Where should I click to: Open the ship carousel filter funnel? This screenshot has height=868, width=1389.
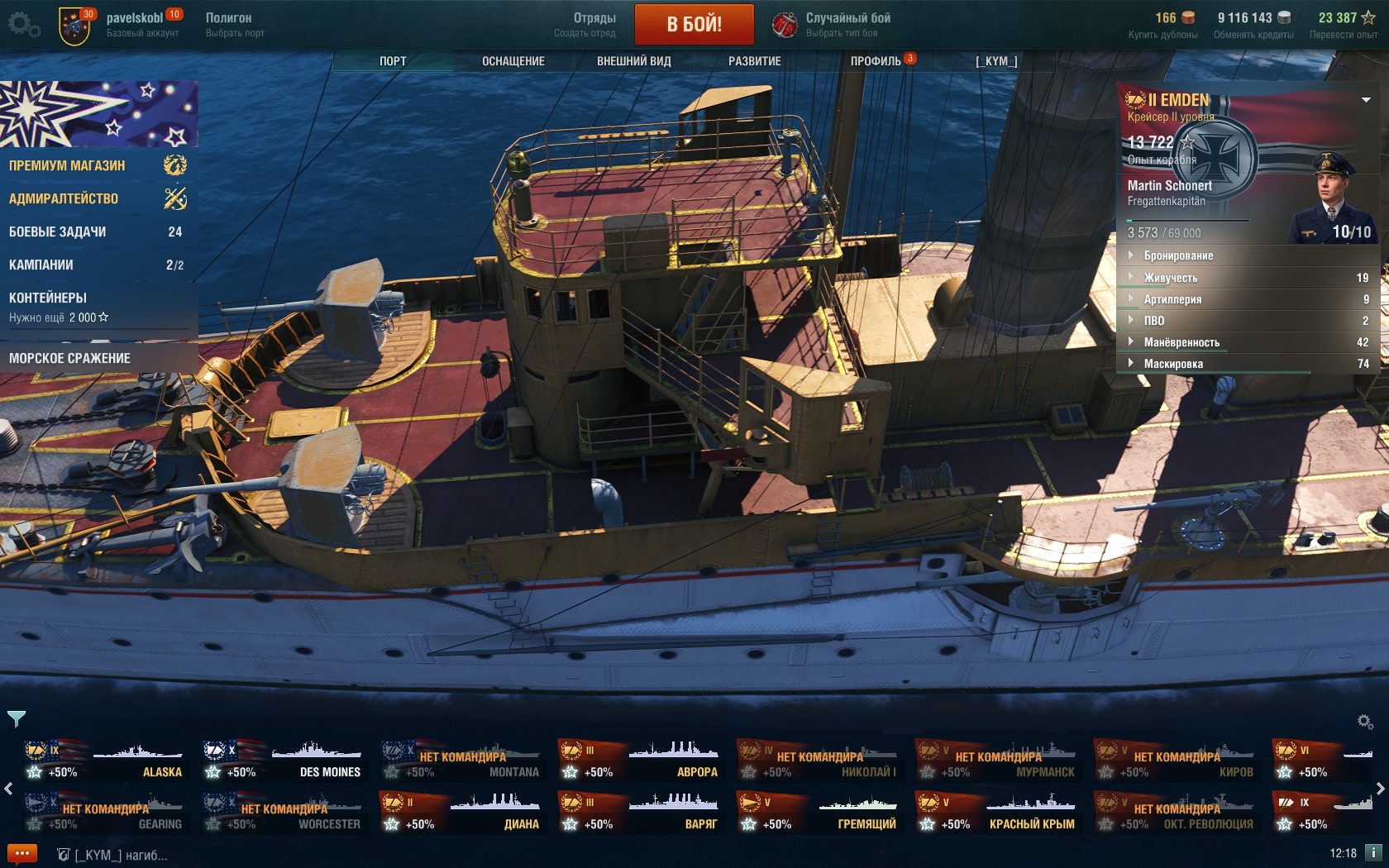point(17,718)
